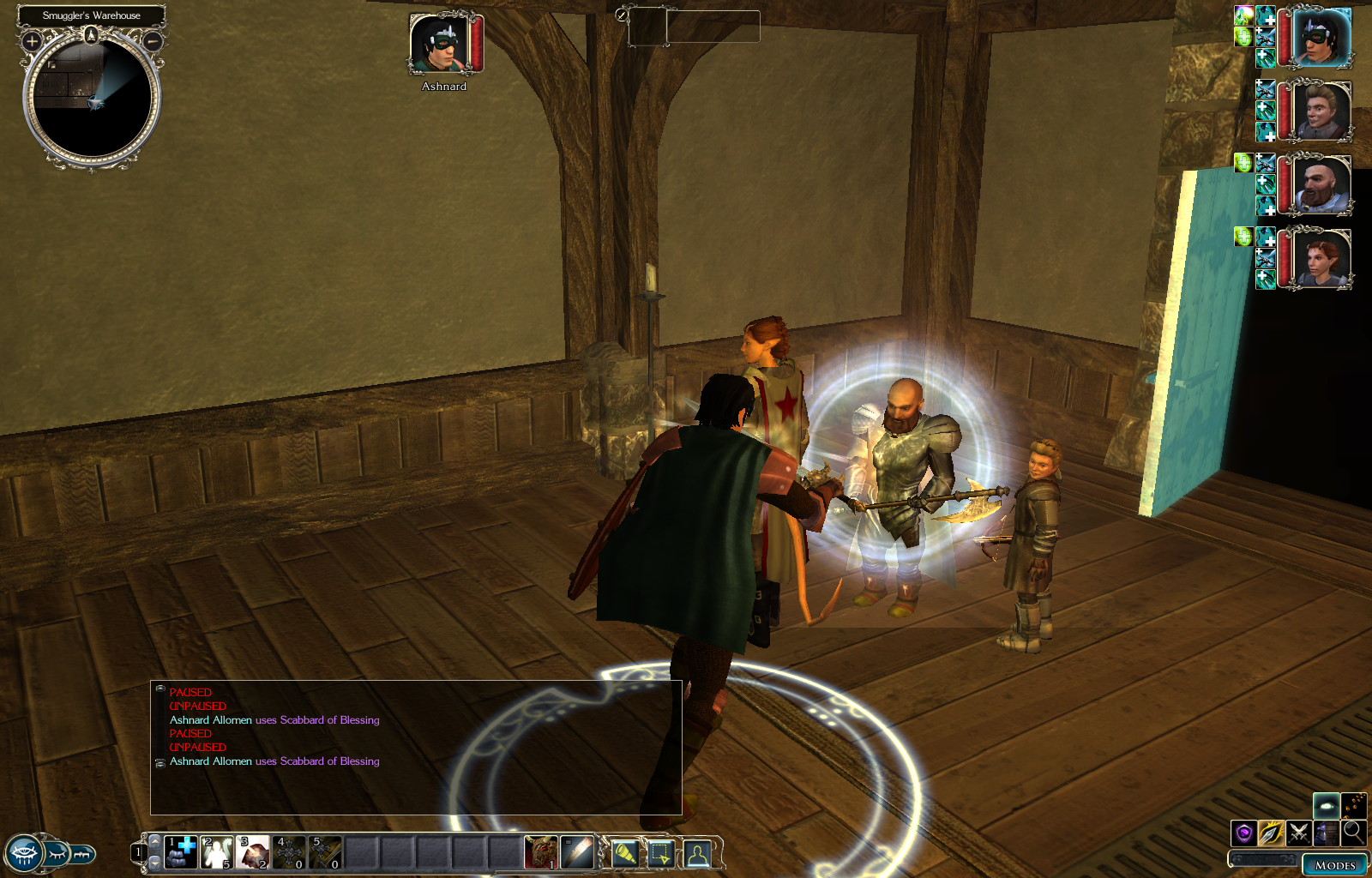Use the horned creature head hotbar item

click(x=541, y=852)
